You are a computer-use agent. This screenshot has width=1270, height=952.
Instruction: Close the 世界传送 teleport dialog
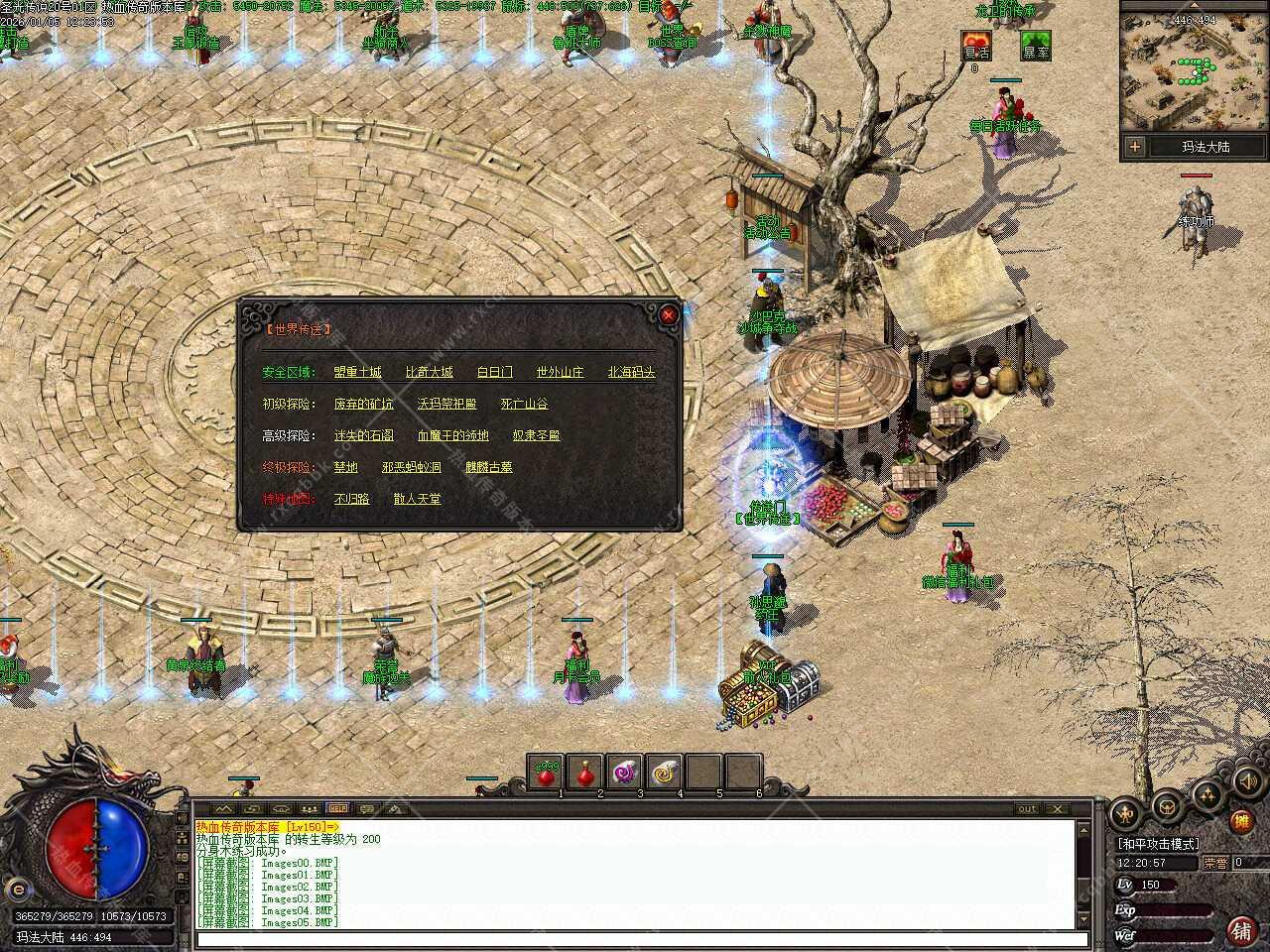(x=669, y=315)
